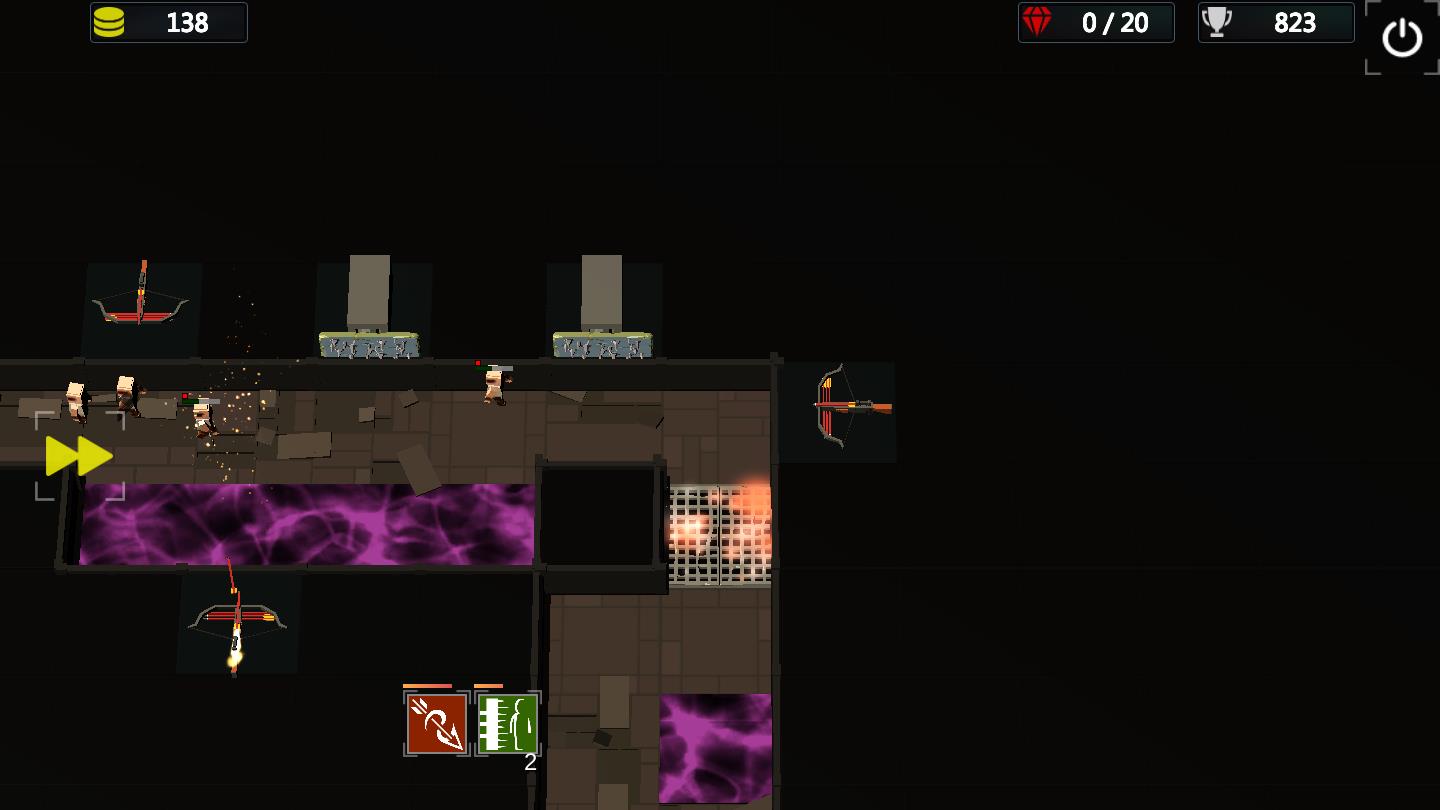Toggle the yellow fast-forward speed button
This screenshot has width=1440, height=810.
tap(79, 456)
